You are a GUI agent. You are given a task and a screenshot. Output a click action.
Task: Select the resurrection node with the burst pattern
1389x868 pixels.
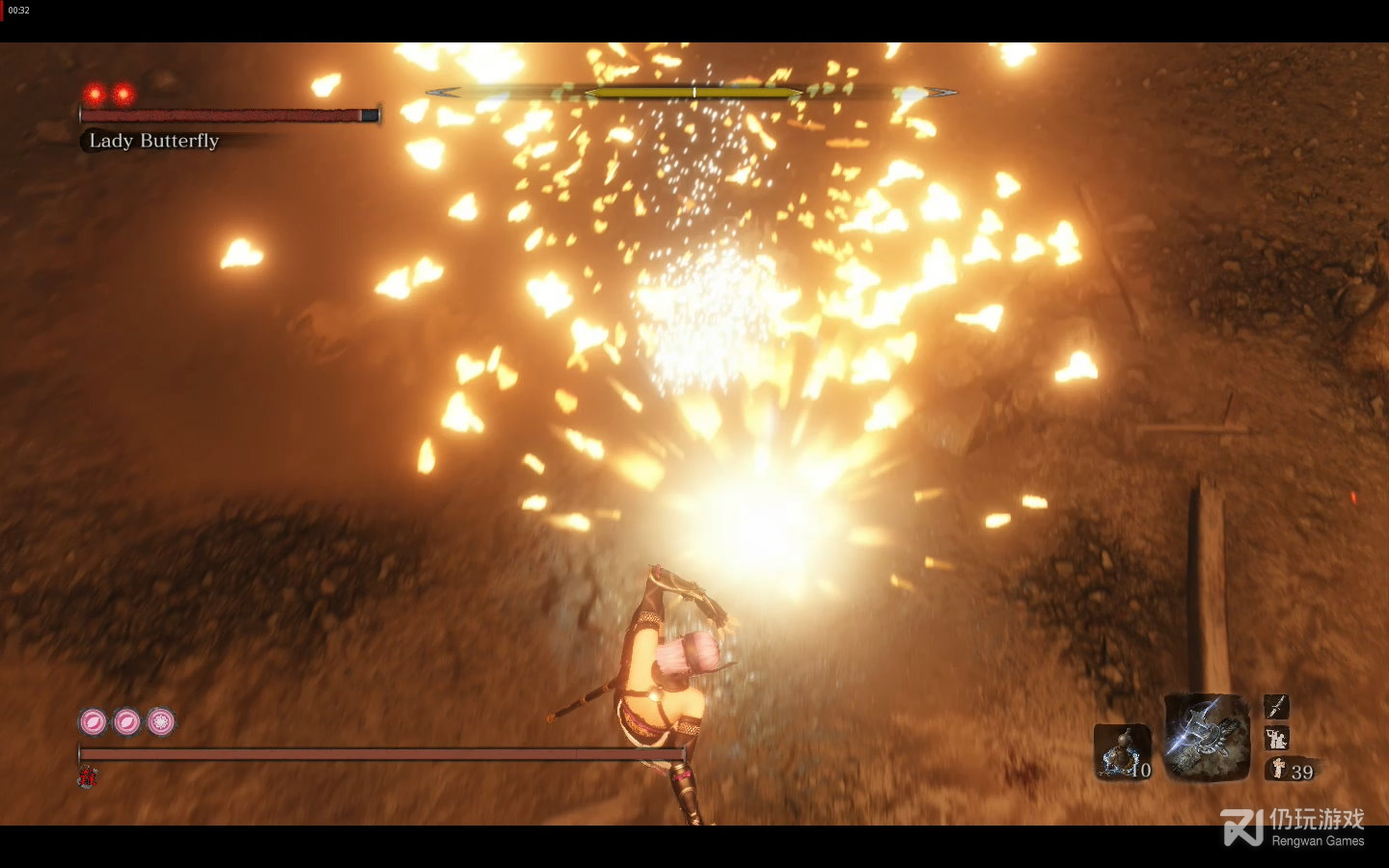click(x=161, y=721)
